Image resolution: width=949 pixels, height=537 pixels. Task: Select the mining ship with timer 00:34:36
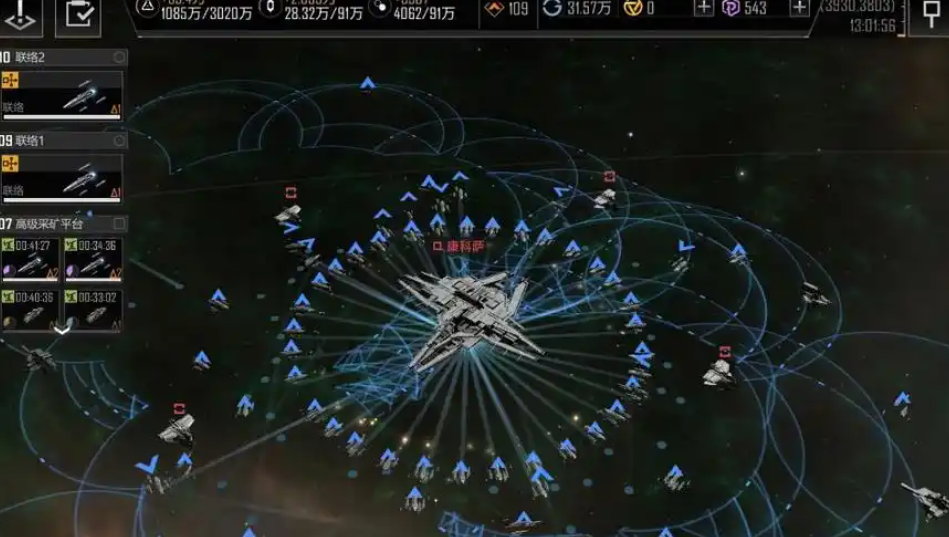pos(93,259)
